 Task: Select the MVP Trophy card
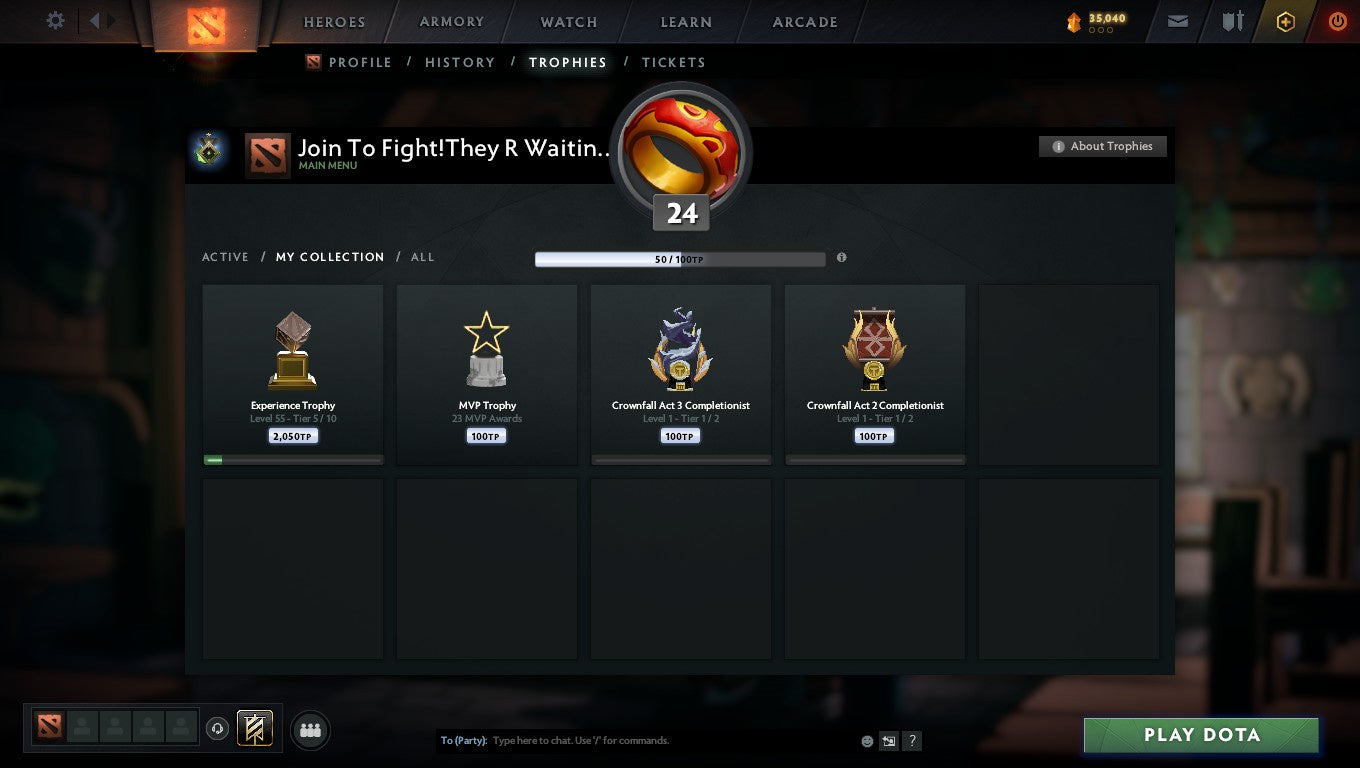pyautogui.click(x=486, y=373)
